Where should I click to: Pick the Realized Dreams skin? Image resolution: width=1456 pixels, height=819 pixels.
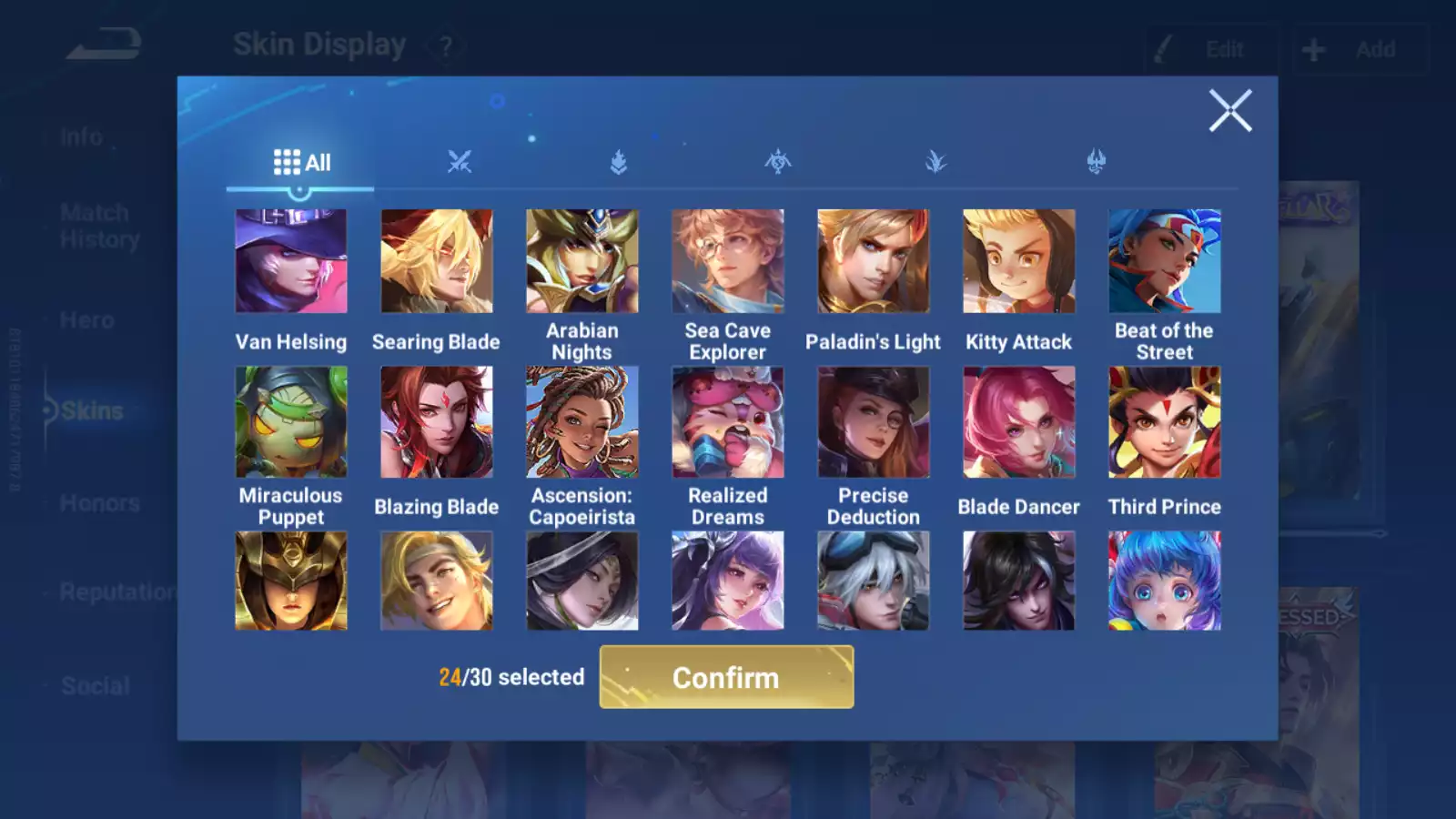pos(728,422)
